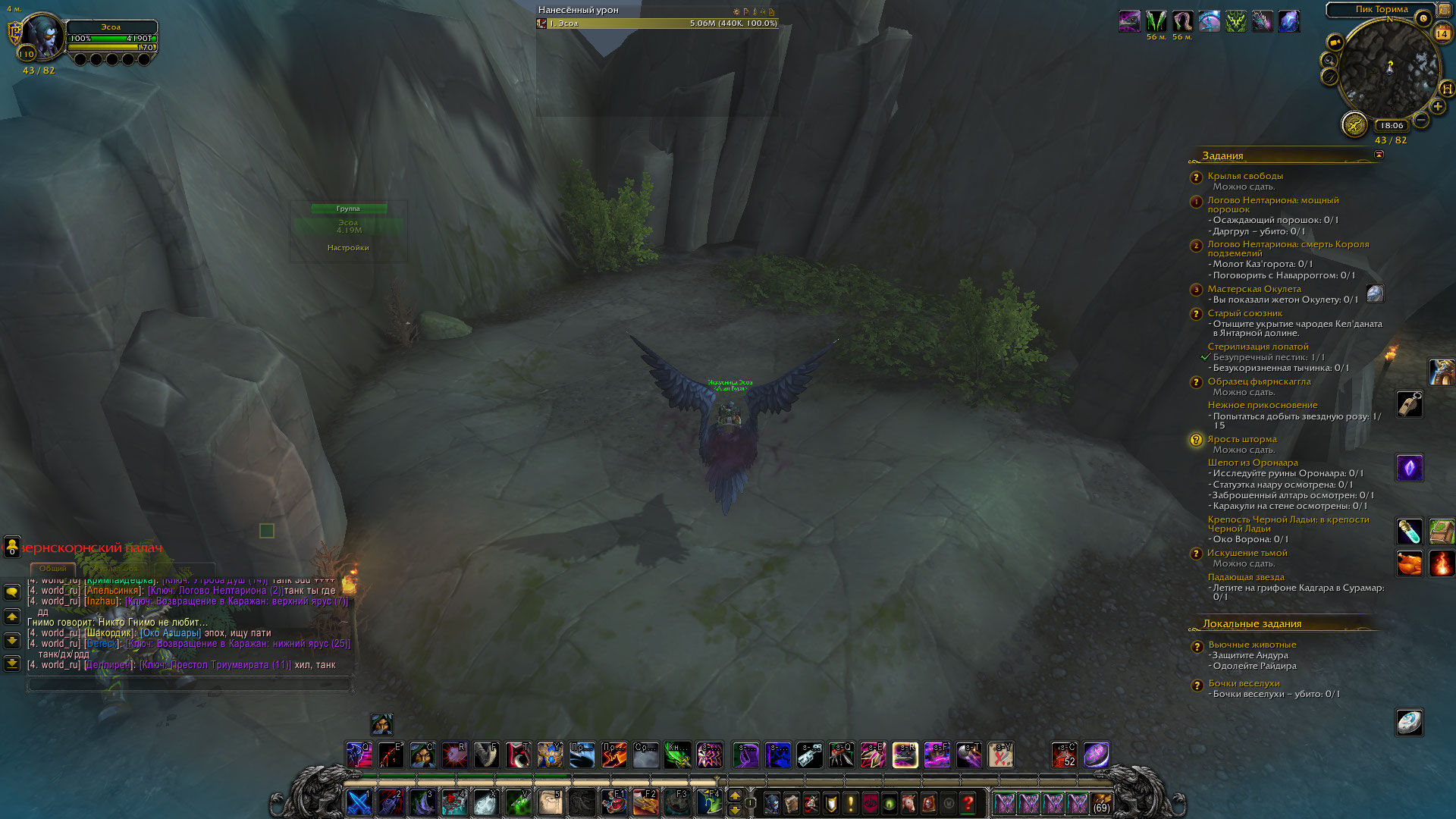Viewport: 1456px width, 819px height.
Task: Use the crossed blue swords ability
Action: click(359, 803)
